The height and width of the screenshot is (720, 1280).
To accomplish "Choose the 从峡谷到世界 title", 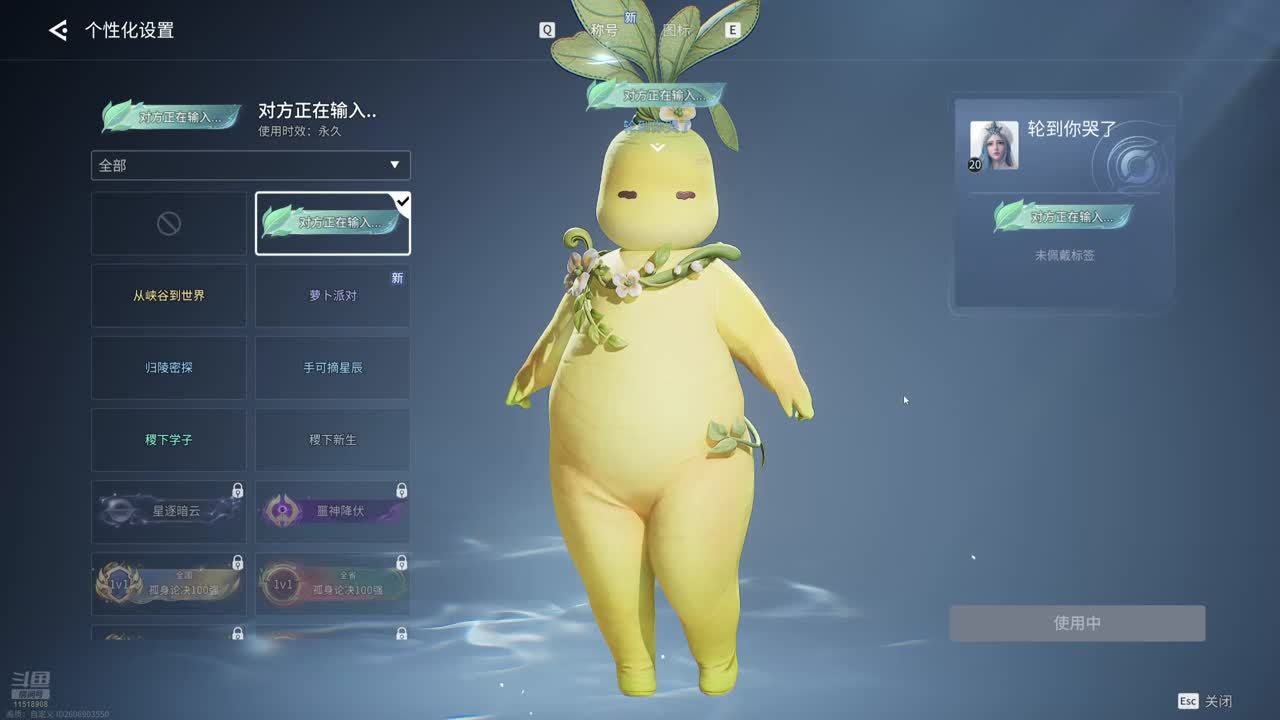I will click(169, 296).
